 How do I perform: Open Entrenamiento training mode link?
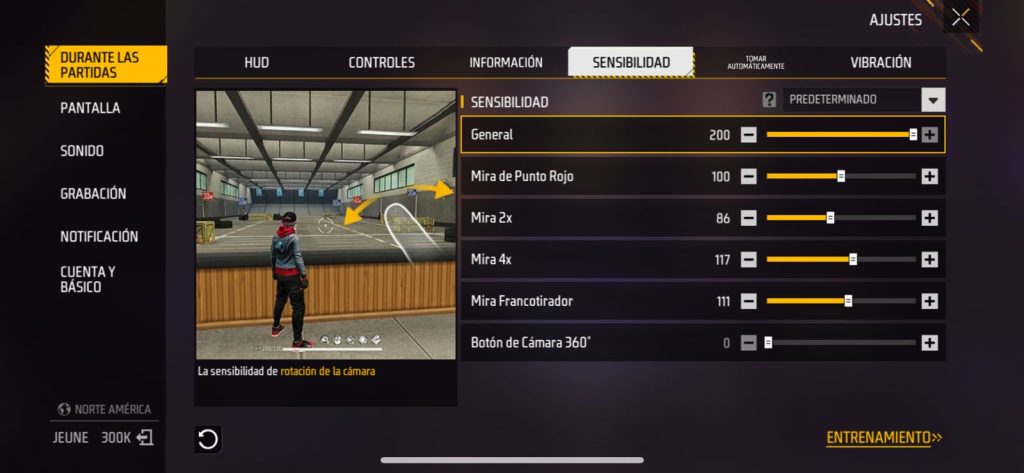pos(884,438)
